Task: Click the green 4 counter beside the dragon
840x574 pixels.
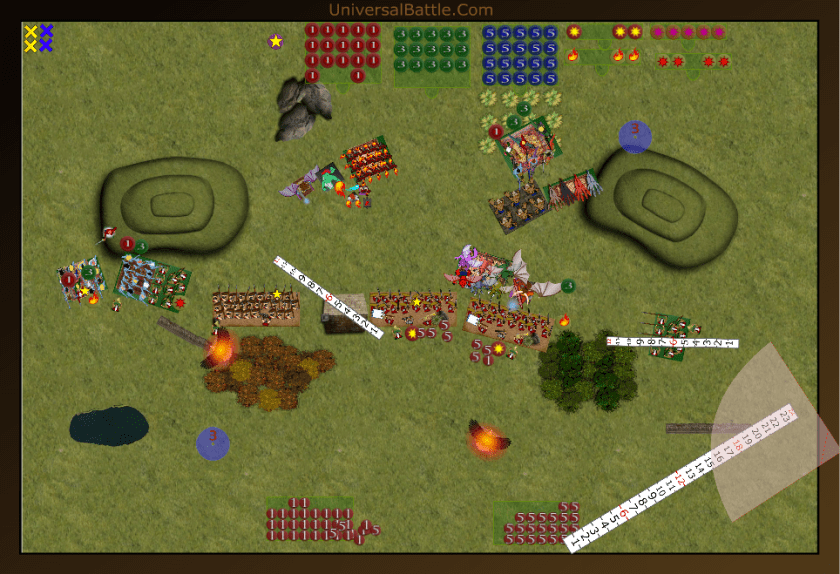Action: (x=568, y=287)
